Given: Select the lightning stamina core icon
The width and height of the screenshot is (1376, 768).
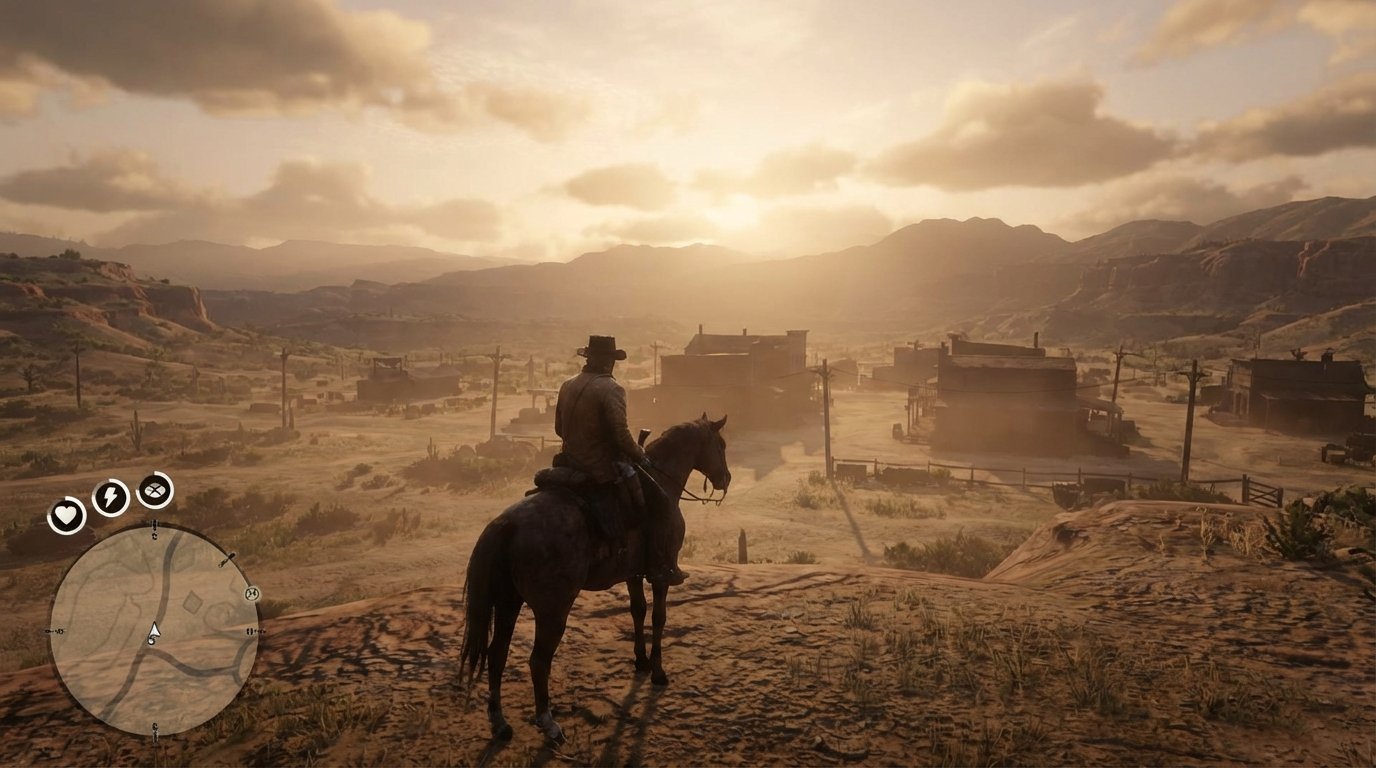Looking at the screenshot, I should pos(109,496).
